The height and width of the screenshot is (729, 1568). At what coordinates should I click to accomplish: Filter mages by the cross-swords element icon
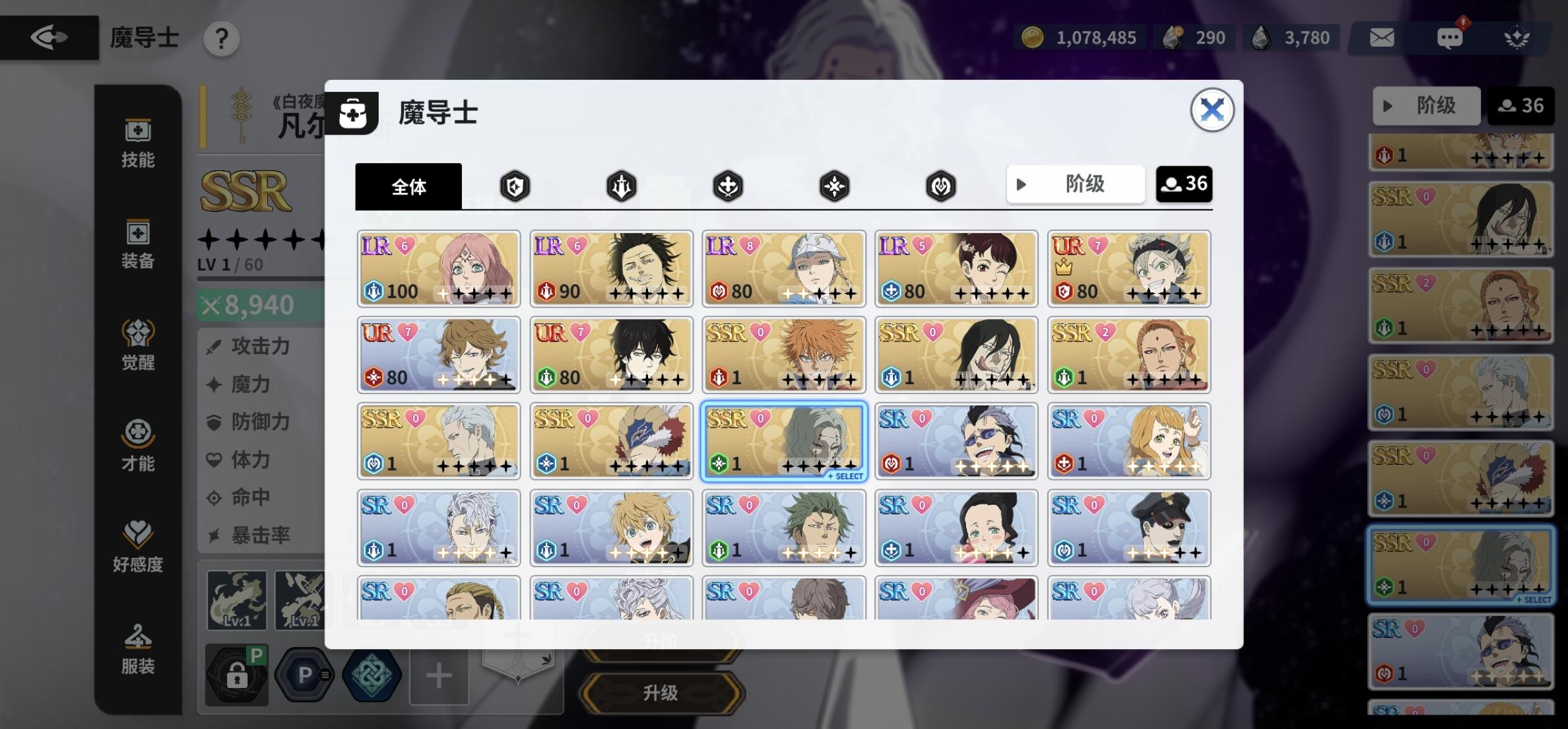coord(727,186)
